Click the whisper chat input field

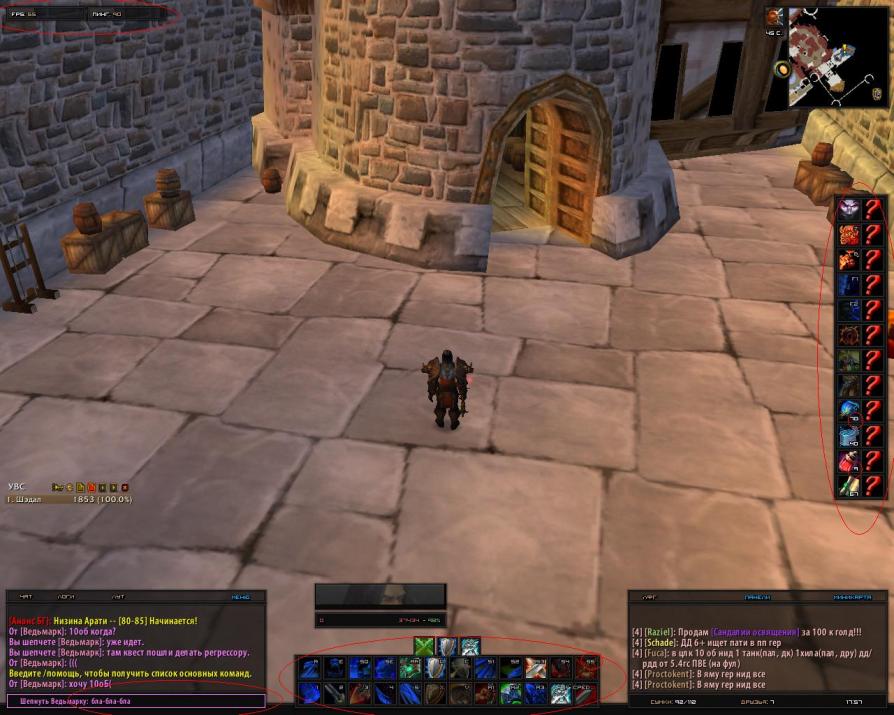[137, 701]
